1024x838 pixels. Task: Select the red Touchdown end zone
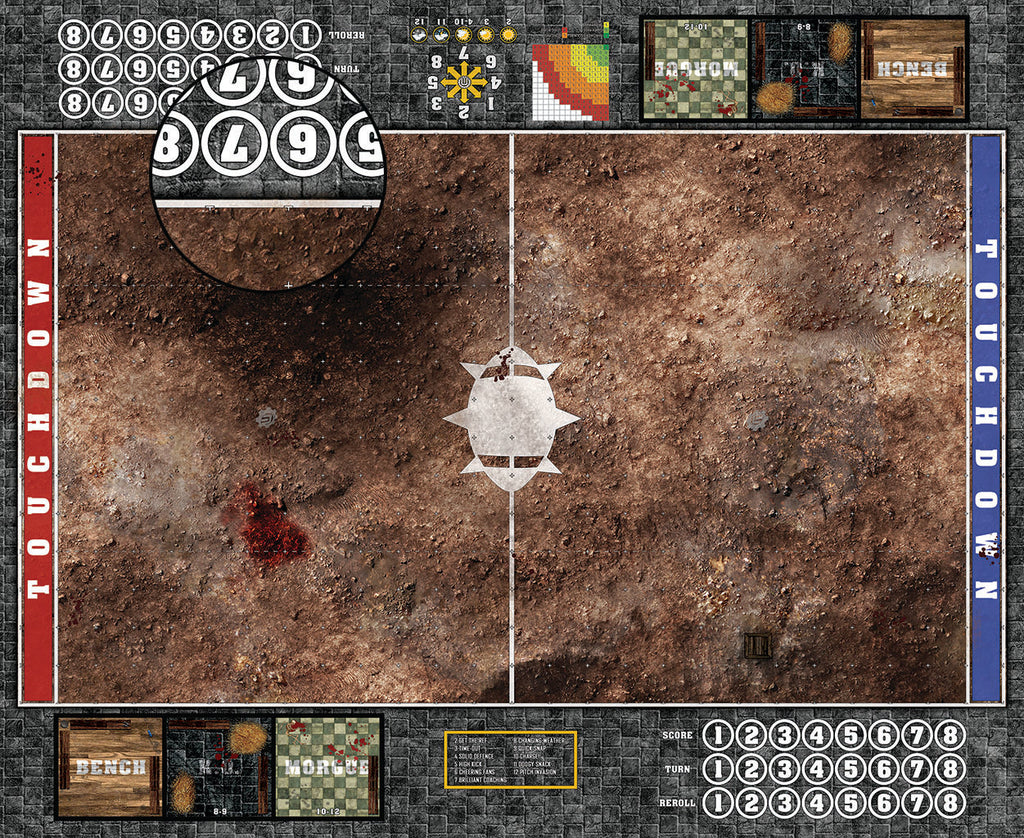[38, 418]
